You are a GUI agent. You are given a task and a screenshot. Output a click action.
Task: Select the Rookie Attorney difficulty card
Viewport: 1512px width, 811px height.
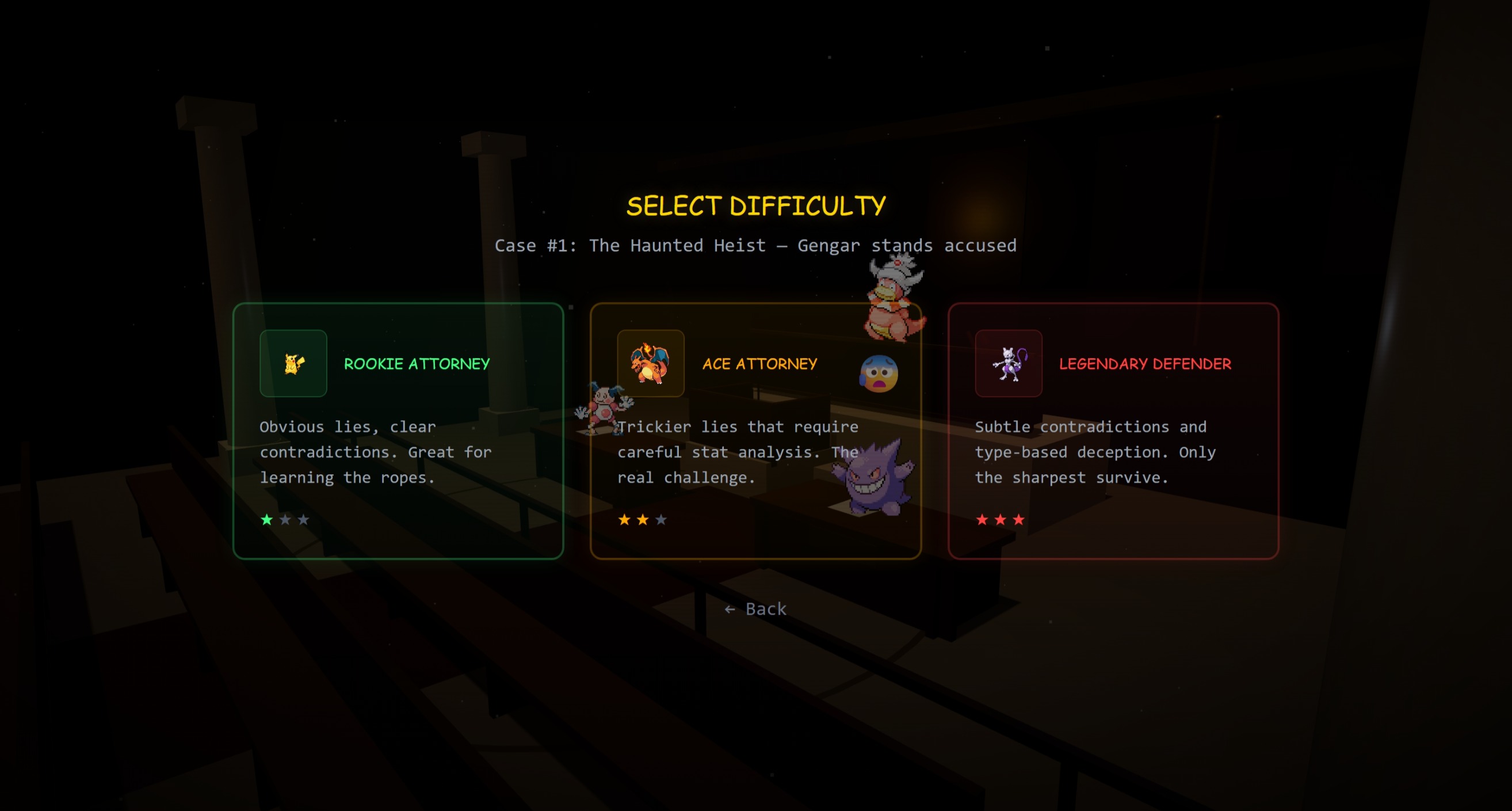point(398,431)
